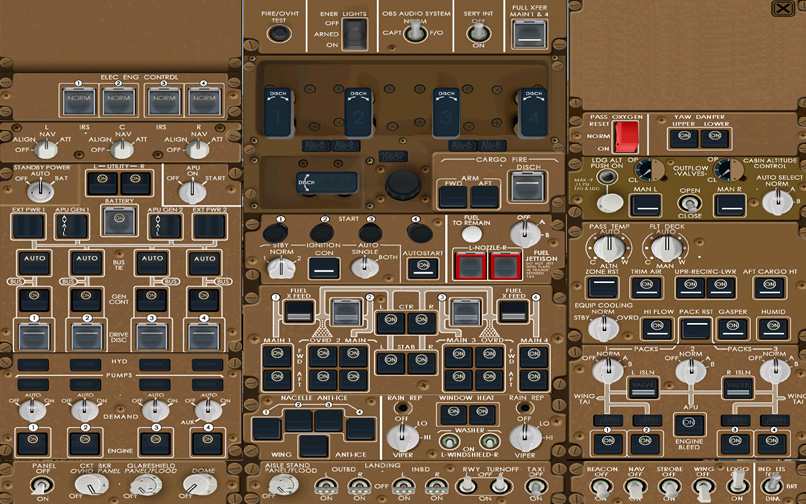Flip the STROBE light switch
Screen dimensions: 806x504
click(669, 485)
